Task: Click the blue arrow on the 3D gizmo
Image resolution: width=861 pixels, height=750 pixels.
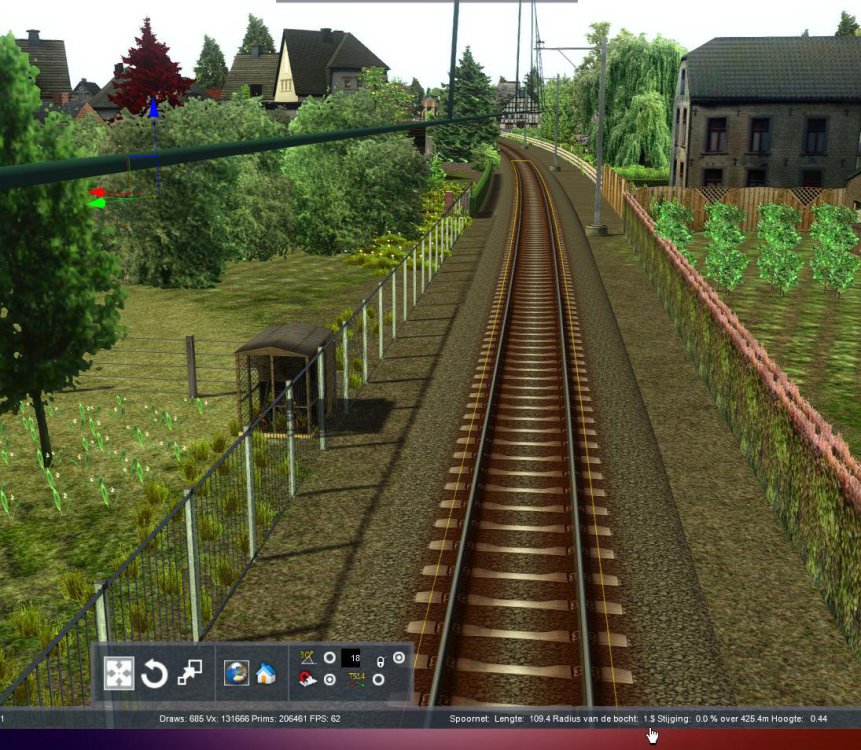Action: [154, 108]
